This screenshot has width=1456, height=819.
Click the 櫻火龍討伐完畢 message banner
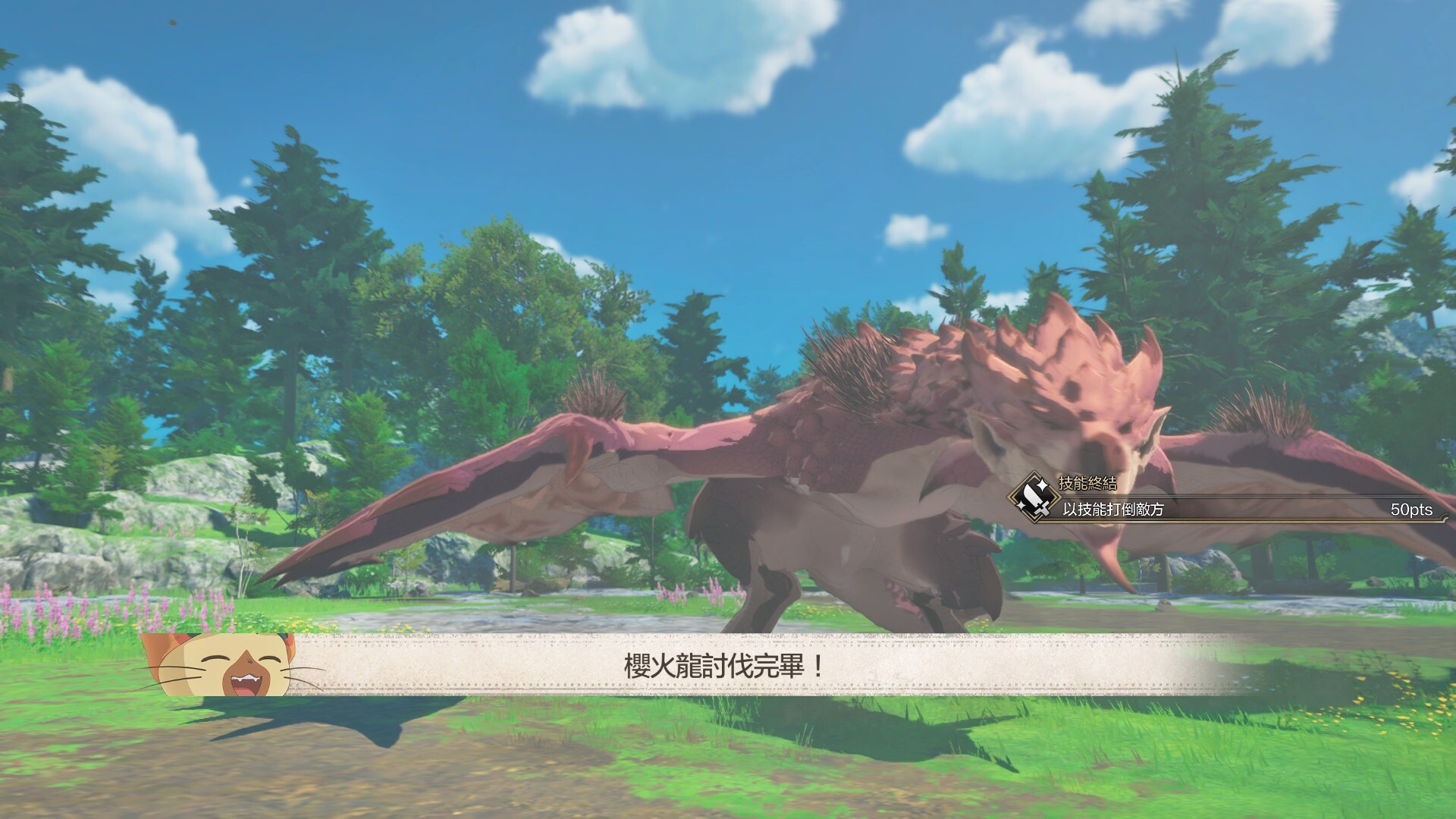pos(724,667)
